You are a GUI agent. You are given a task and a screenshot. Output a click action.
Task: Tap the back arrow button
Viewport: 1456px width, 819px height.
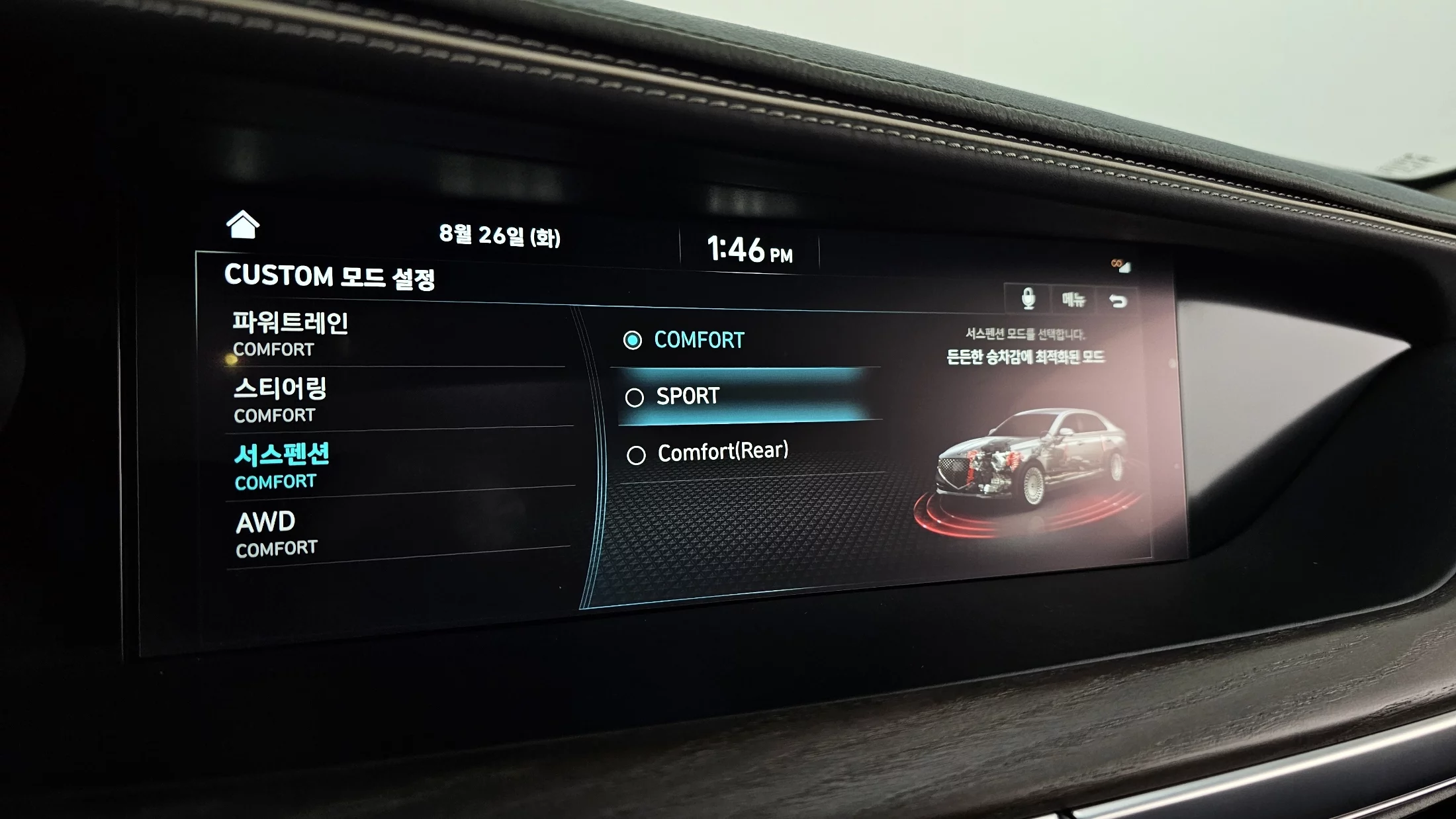[x=1118, y=302]
